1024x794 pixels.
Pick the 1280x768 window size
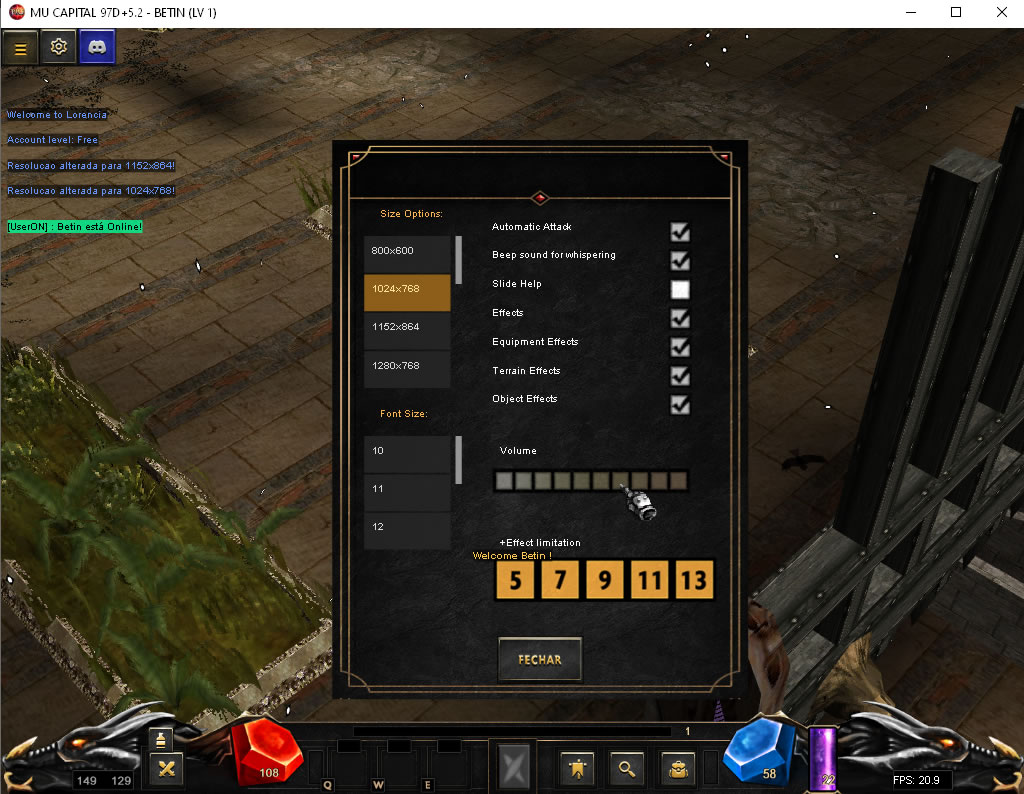(x=407, y=366)
